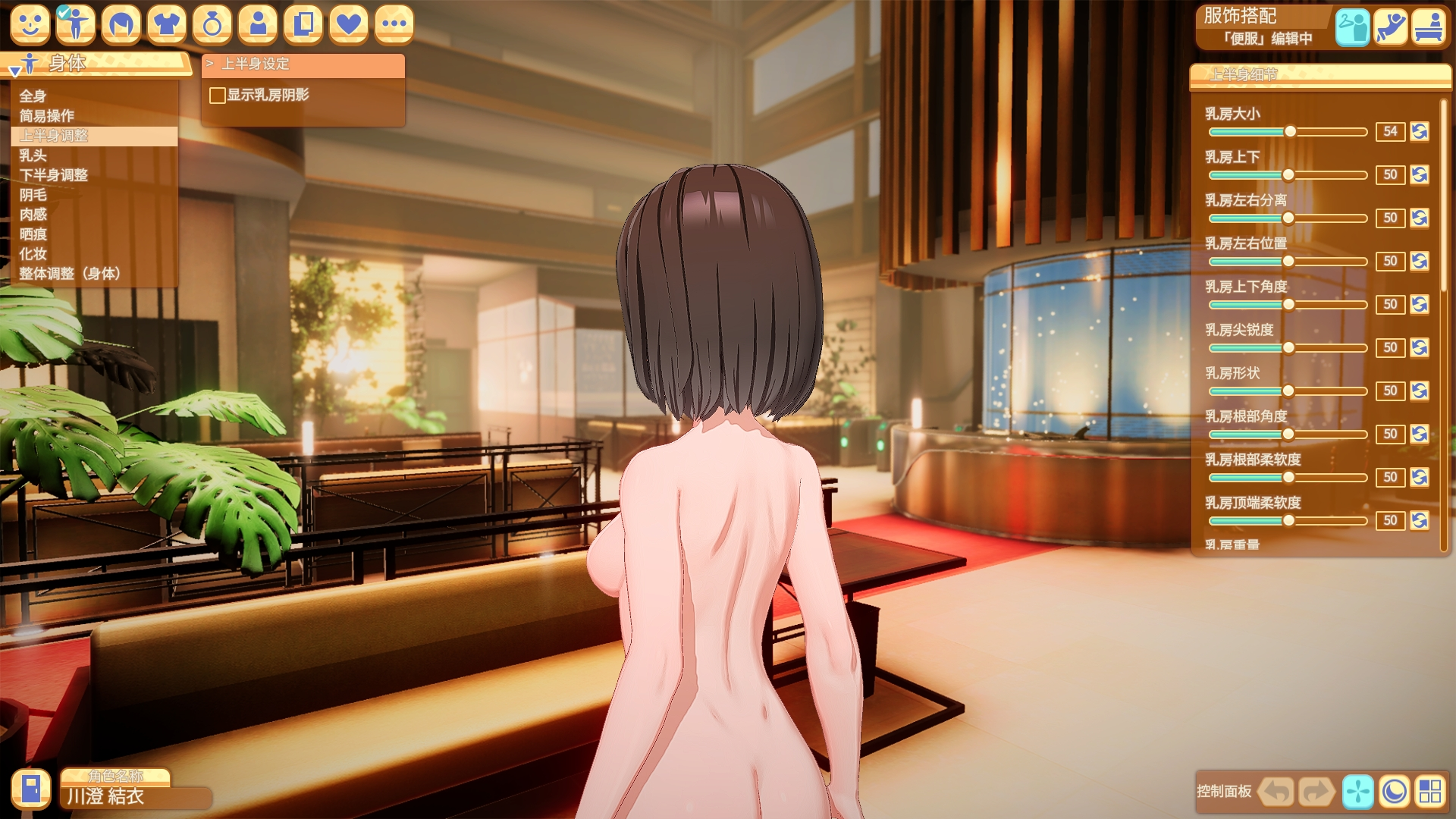
Task: Open the four-square layout icon
Action: [1439, 792]
